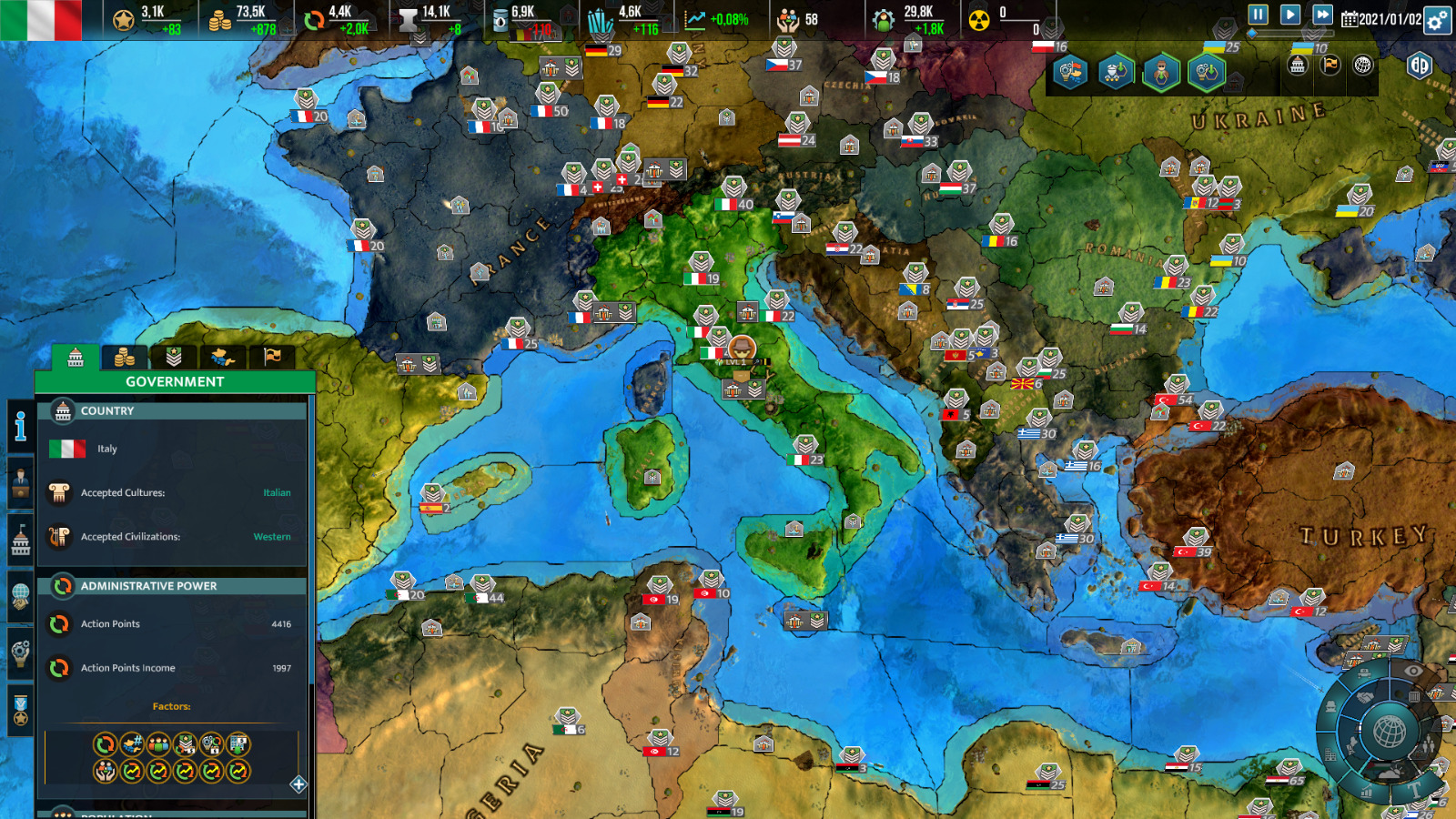Switch to the Military chevrons tab
The width and height of the screenshot is (1456, 819).
click(174, 357)
